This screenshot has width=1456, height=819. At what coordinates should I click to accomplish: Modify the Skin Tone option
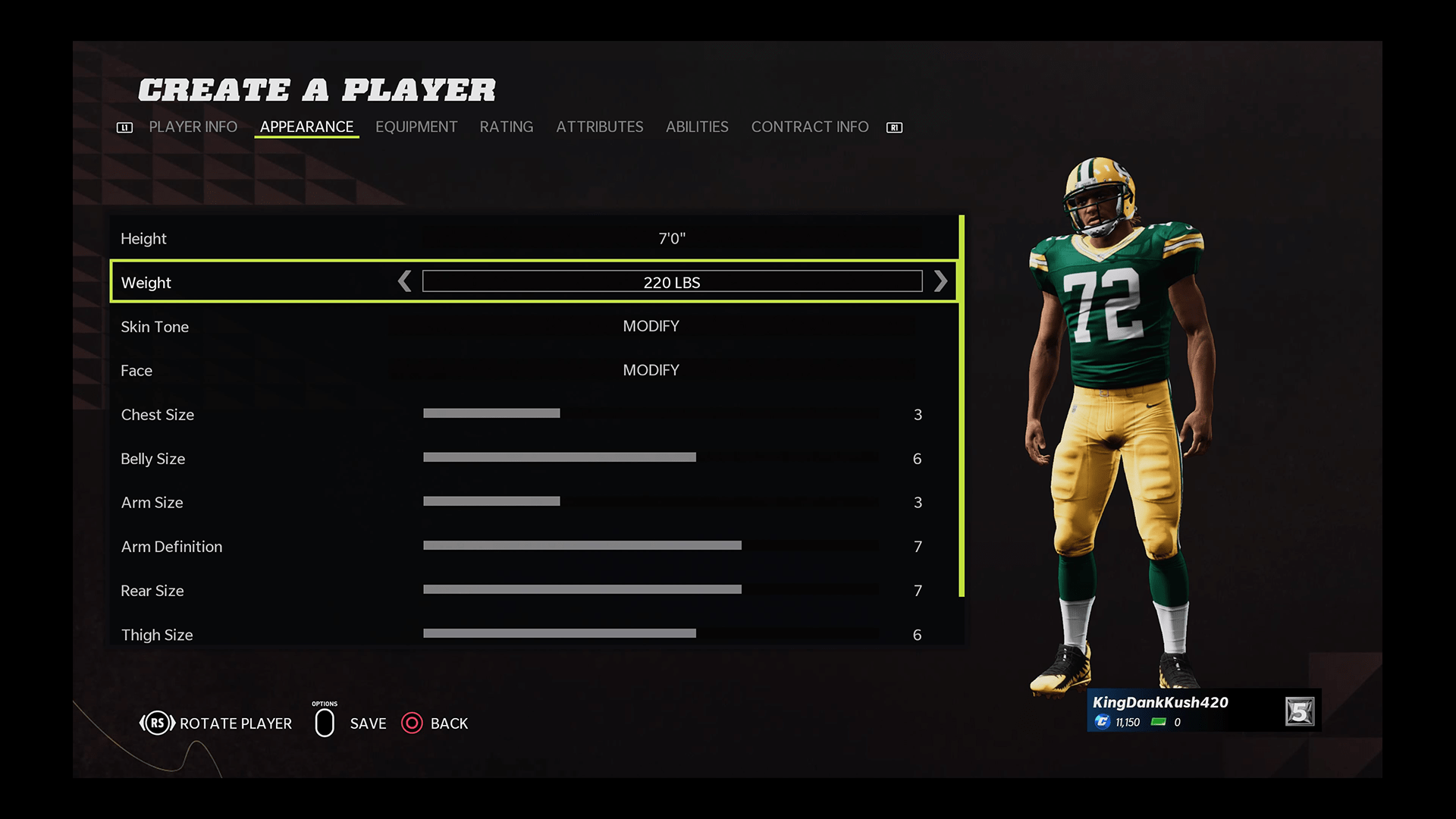tap(651, 327)
